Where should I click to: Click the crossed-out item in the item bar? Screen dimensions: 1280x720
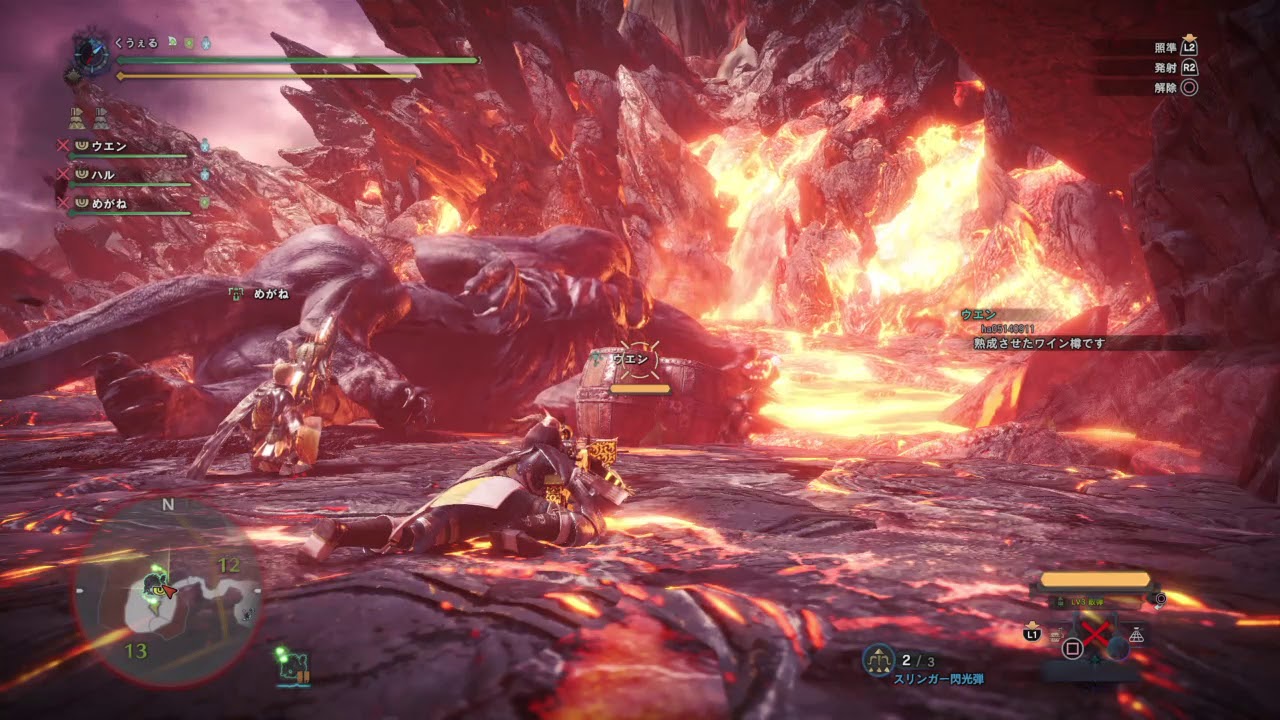[x=1097, y=634]
